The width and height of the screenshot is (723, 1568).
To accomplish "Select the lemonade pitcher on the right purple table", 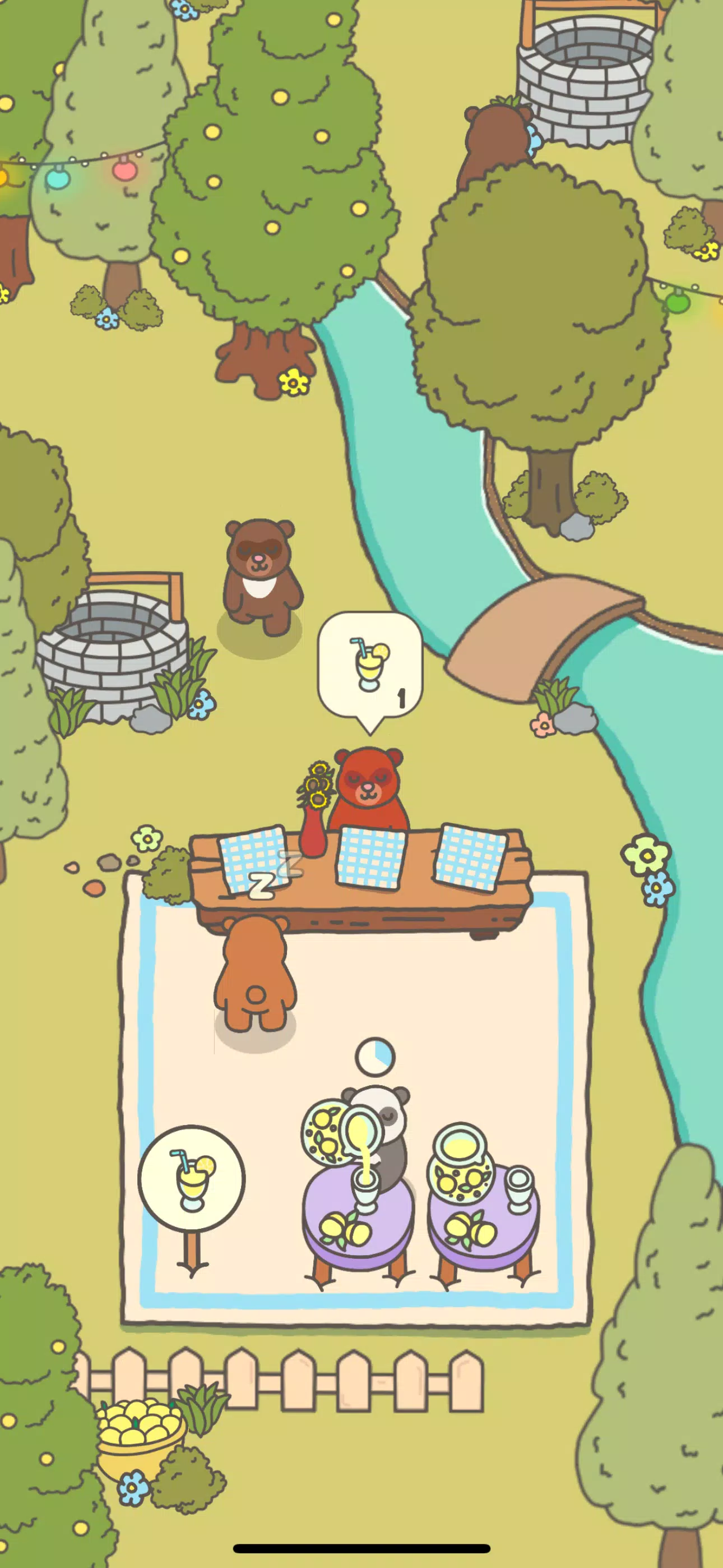I will point(461,1174).
